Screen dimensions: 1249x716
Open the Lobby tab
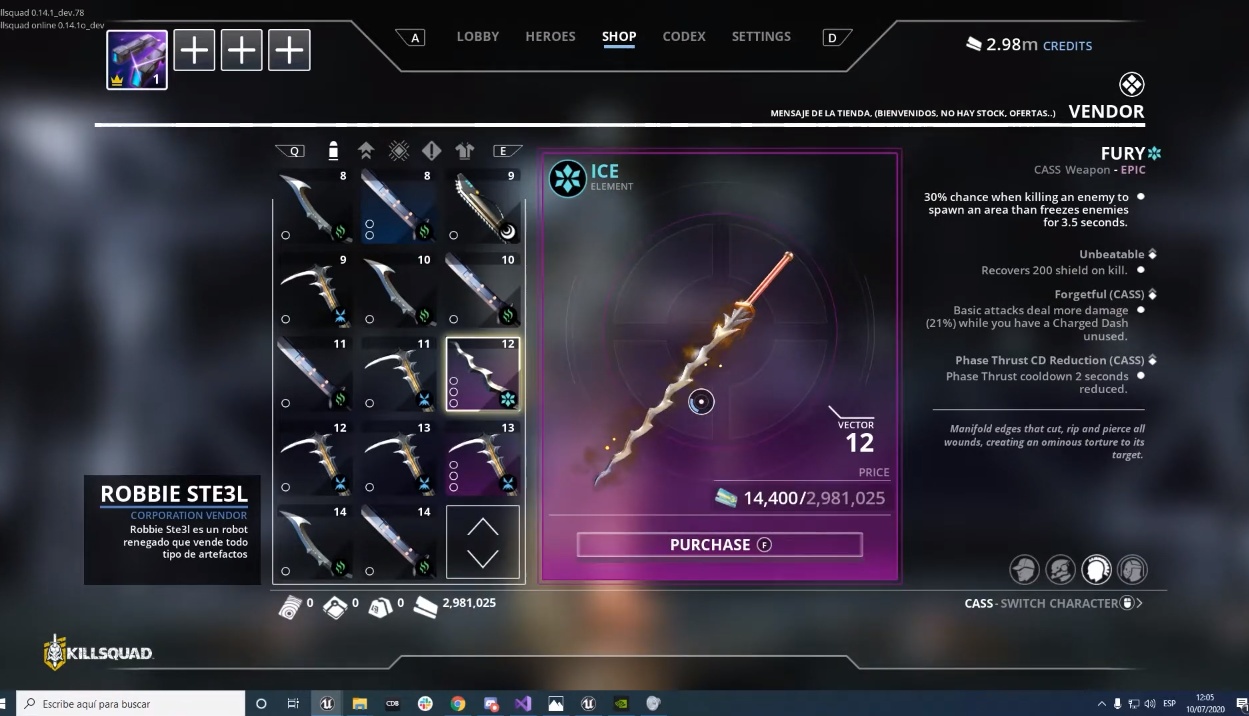(x=477, y=37)
